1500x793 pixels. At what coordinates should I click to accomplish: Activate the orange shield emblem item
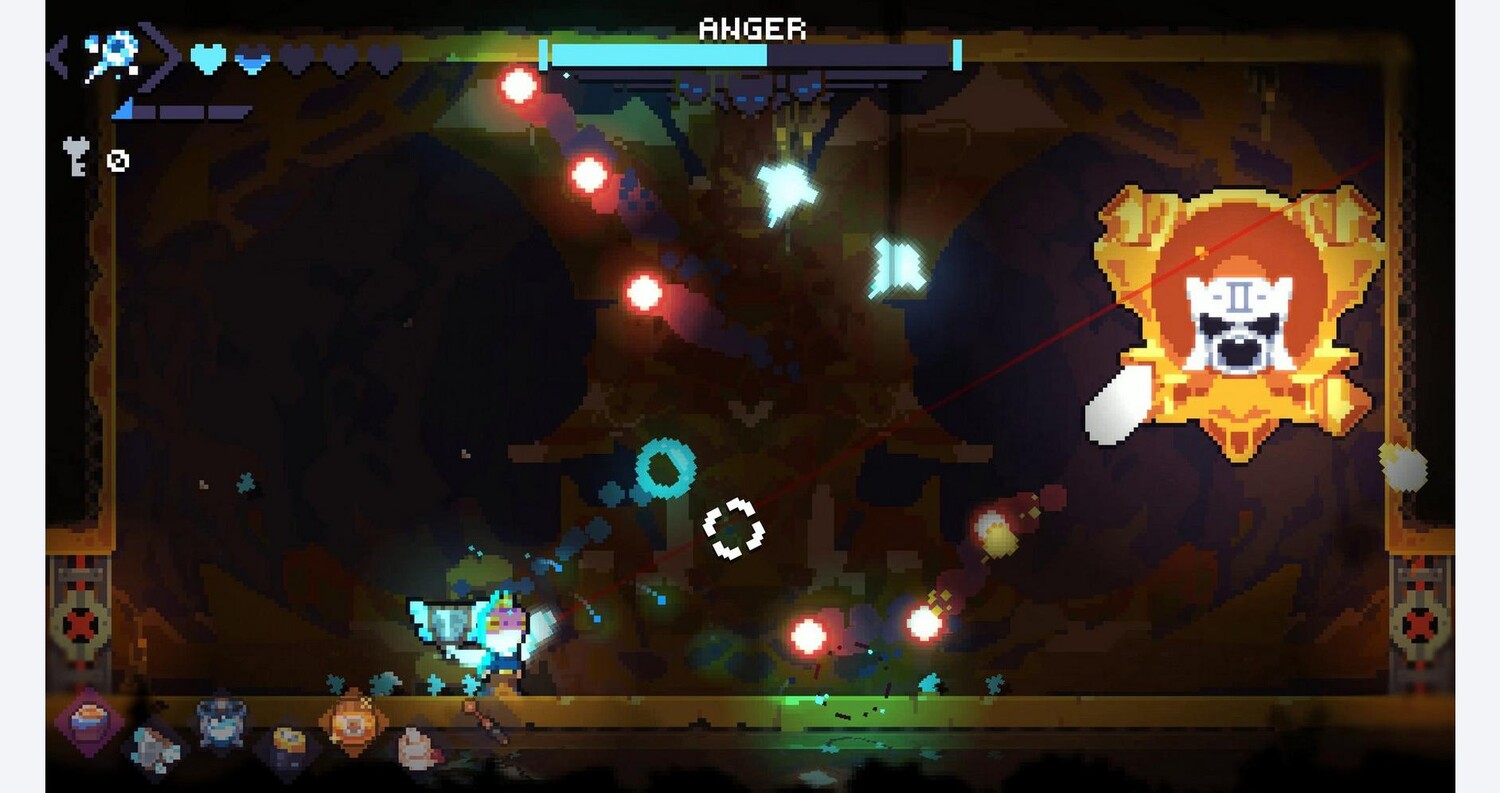pyautogui.click(x=353, y=720)
